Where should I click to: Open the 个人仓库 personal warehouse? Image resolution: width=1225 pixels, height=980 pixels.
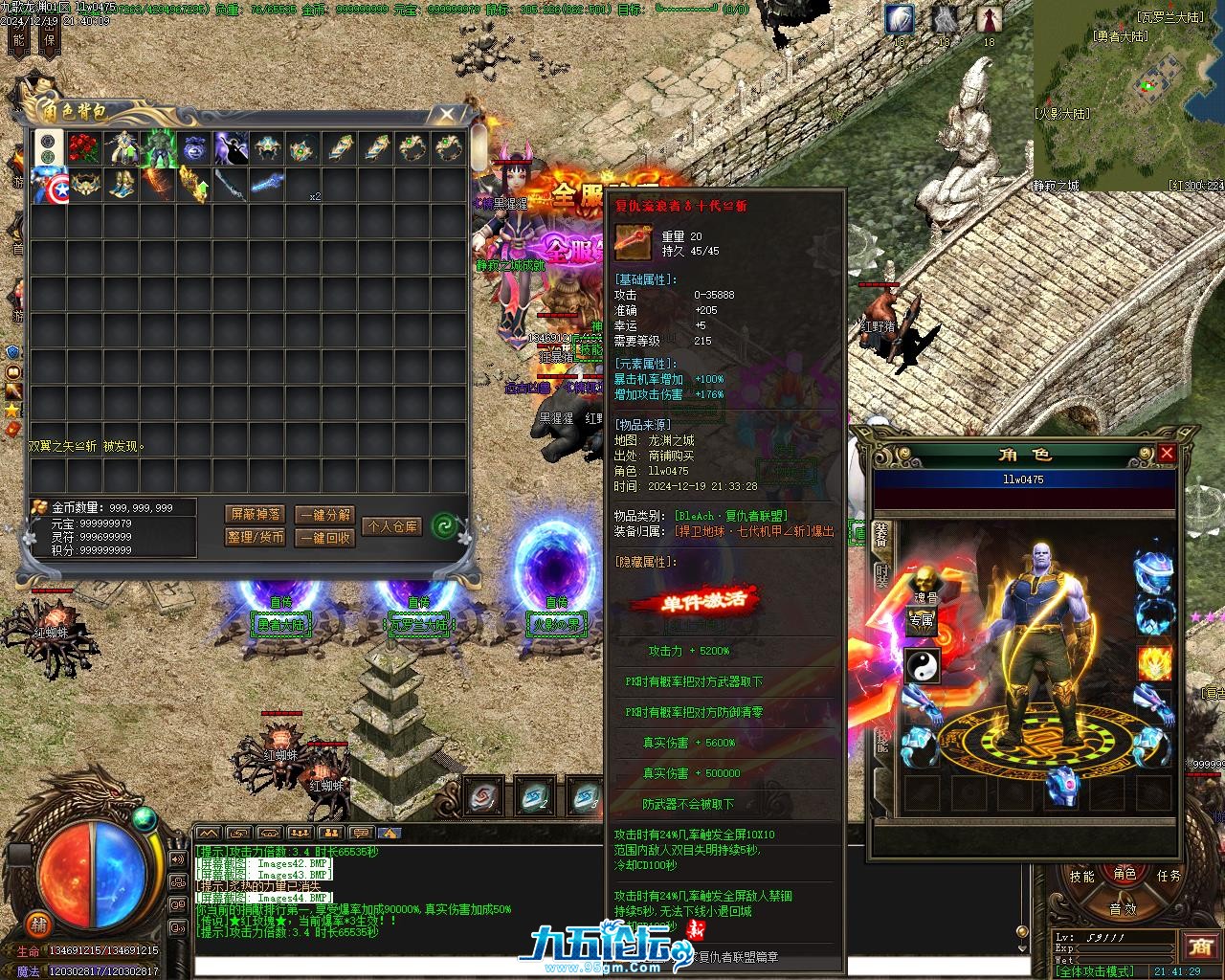(x=391, y=526)
